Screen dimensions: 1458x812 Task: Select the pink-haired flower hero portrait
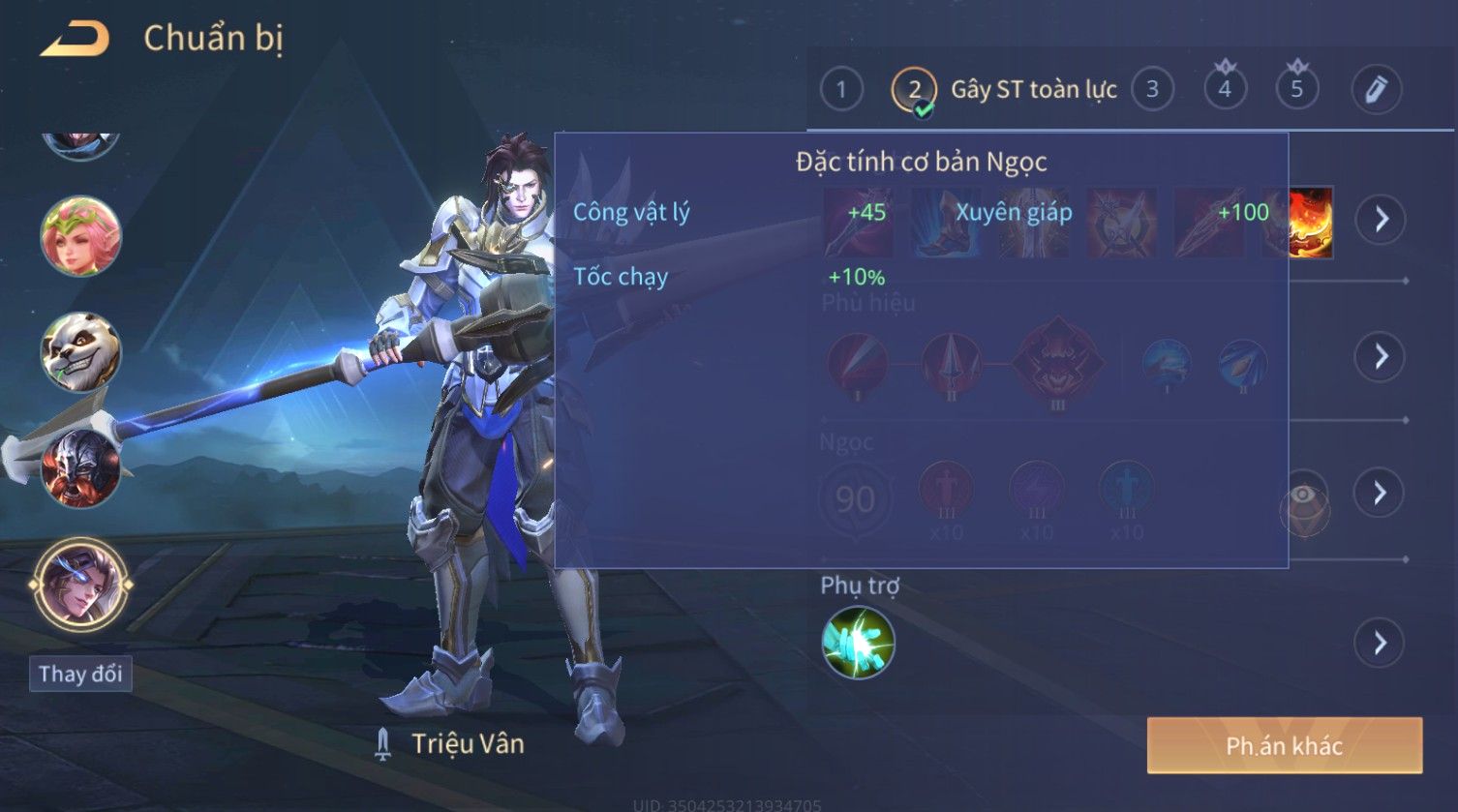coord(80,236)
